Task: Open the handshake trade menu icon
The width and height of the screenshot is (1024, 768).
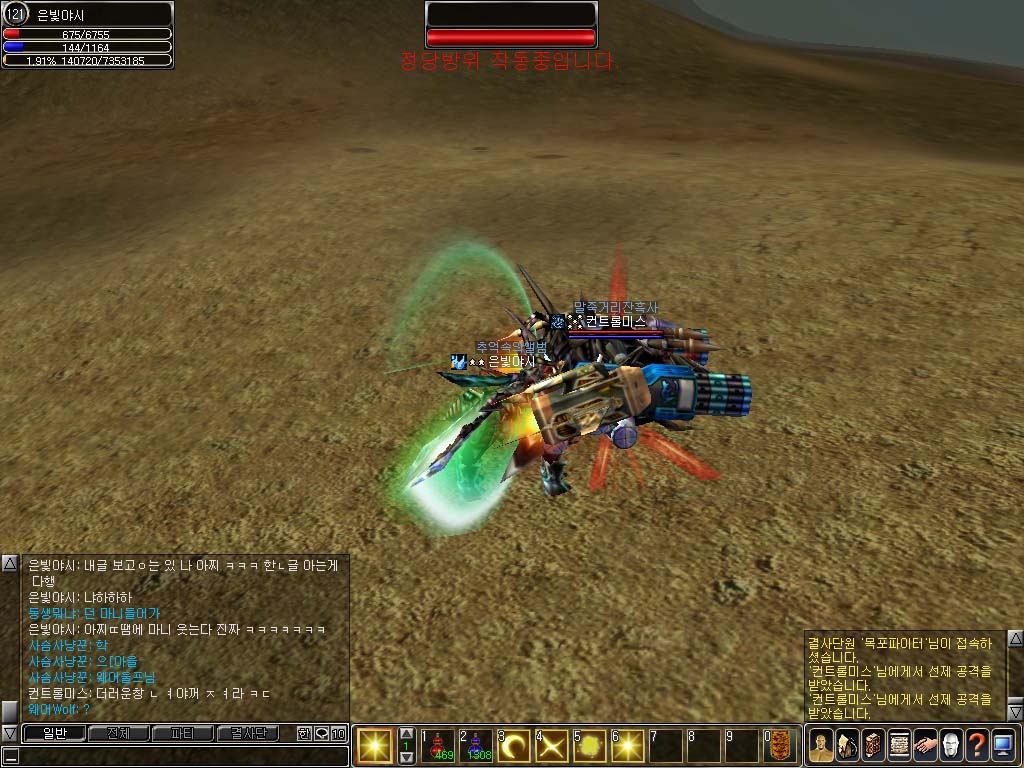Action: click(x=925, y=745)
